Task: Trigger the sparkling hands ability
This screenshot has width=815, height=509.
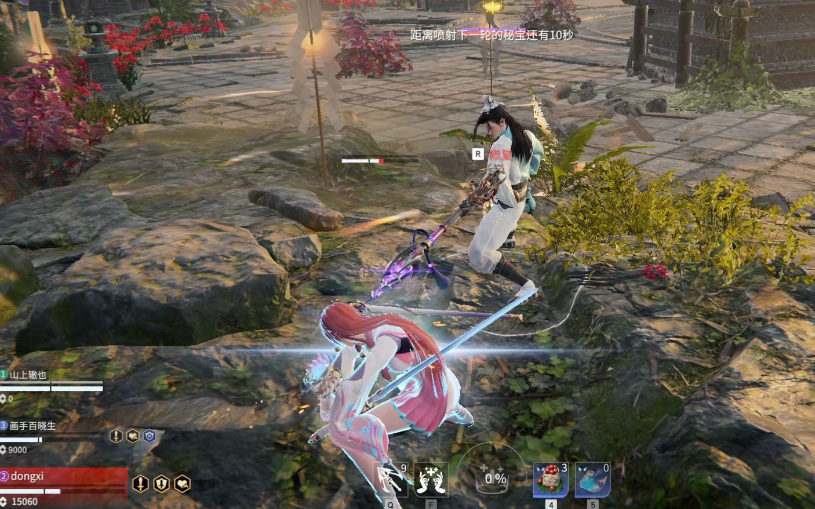Action: [x=432, y=479]
